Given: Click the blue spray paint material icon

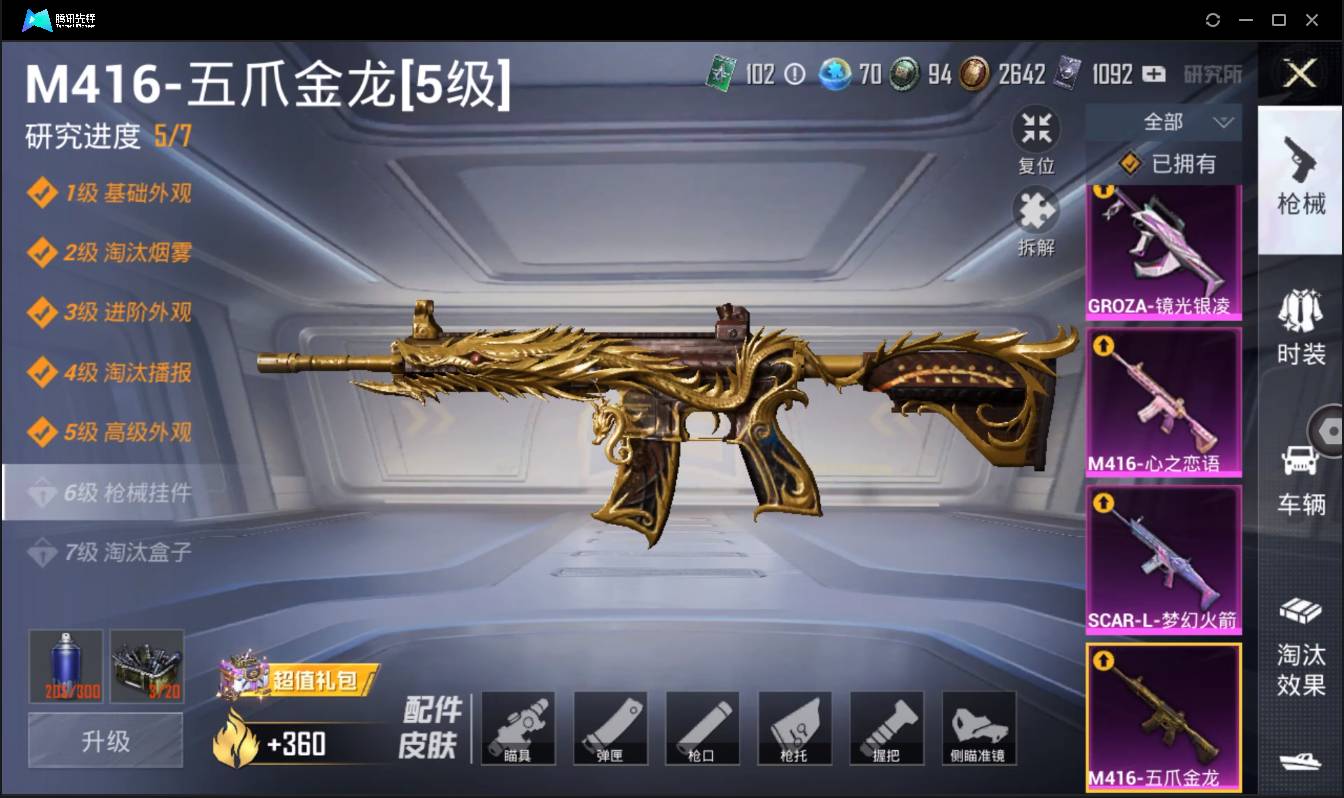Looking at the screenshot, I should [x=63, y=665].
